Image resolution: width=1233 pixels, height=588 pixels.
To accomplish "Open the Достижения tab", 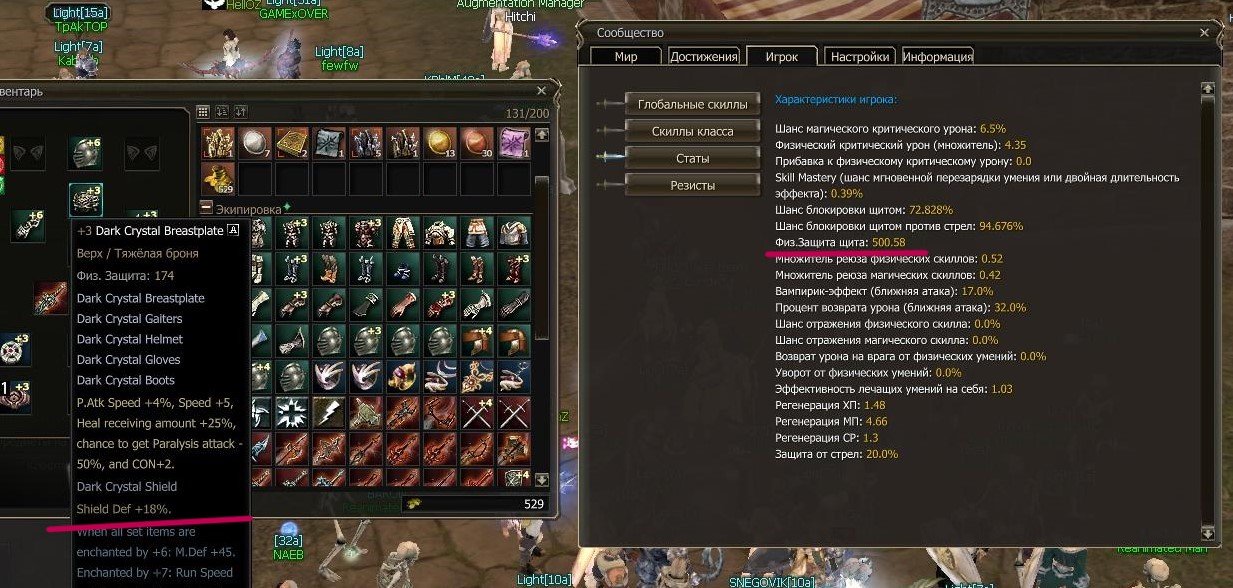I will [x=704, y=57].
